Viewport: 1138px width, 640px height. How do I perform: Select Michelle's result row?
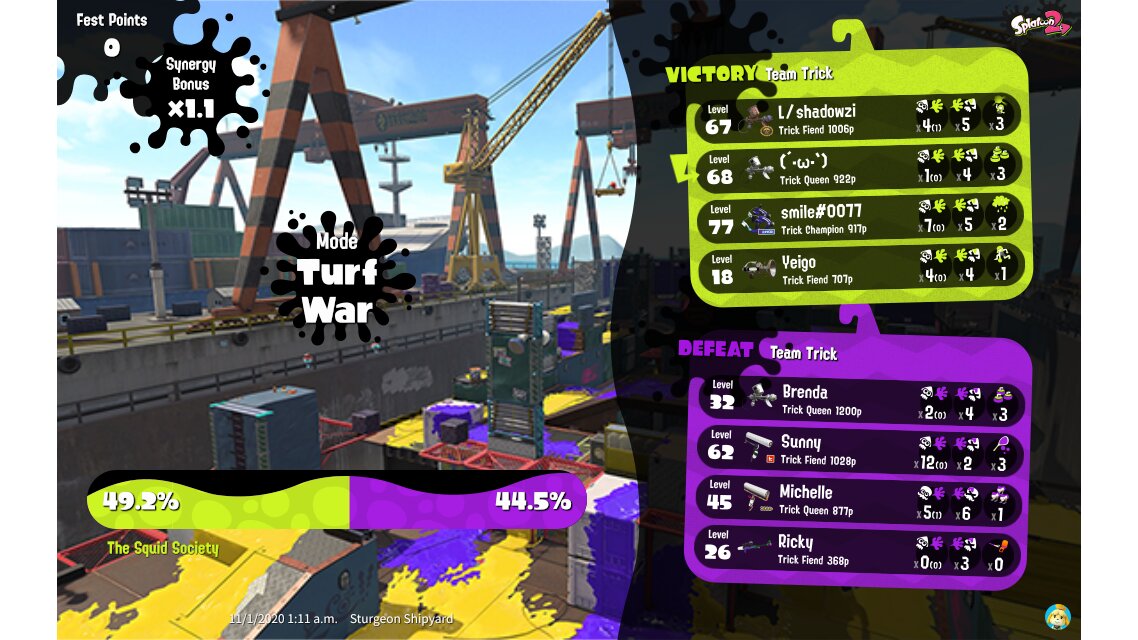[x=860, y=499]
